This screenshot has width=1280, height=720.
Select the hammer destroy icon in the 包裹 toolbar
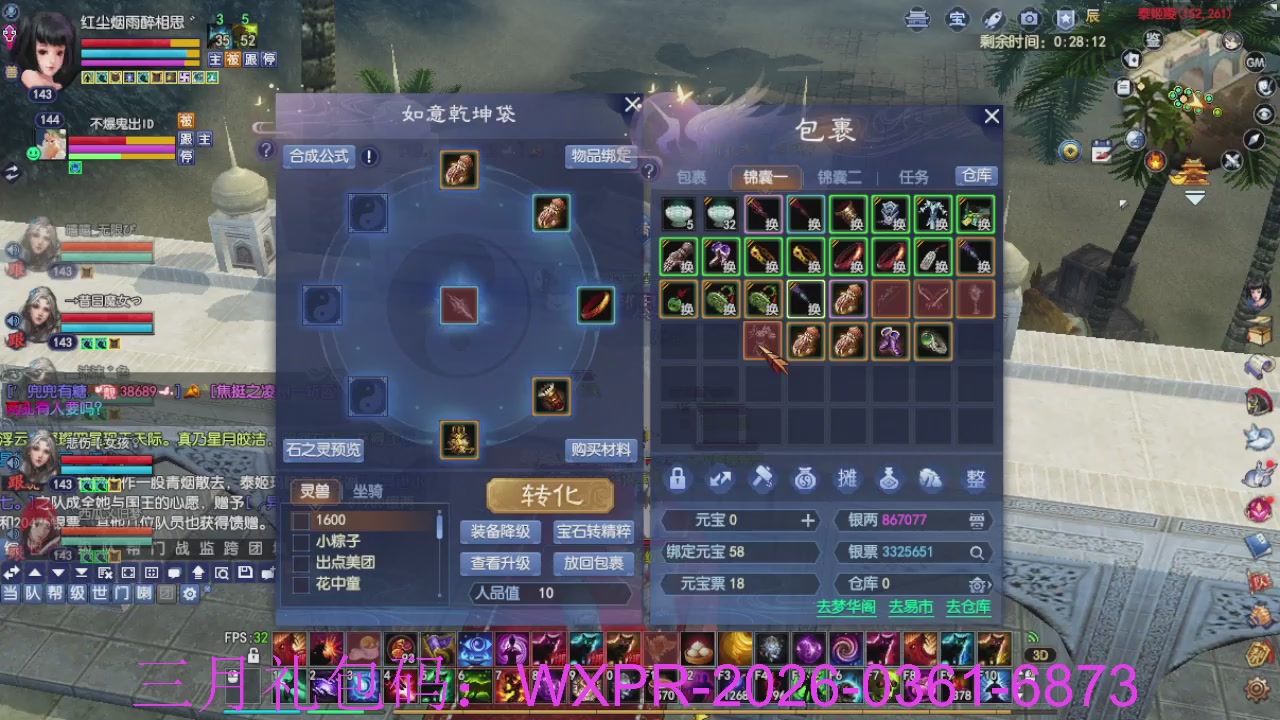(763, 479)
